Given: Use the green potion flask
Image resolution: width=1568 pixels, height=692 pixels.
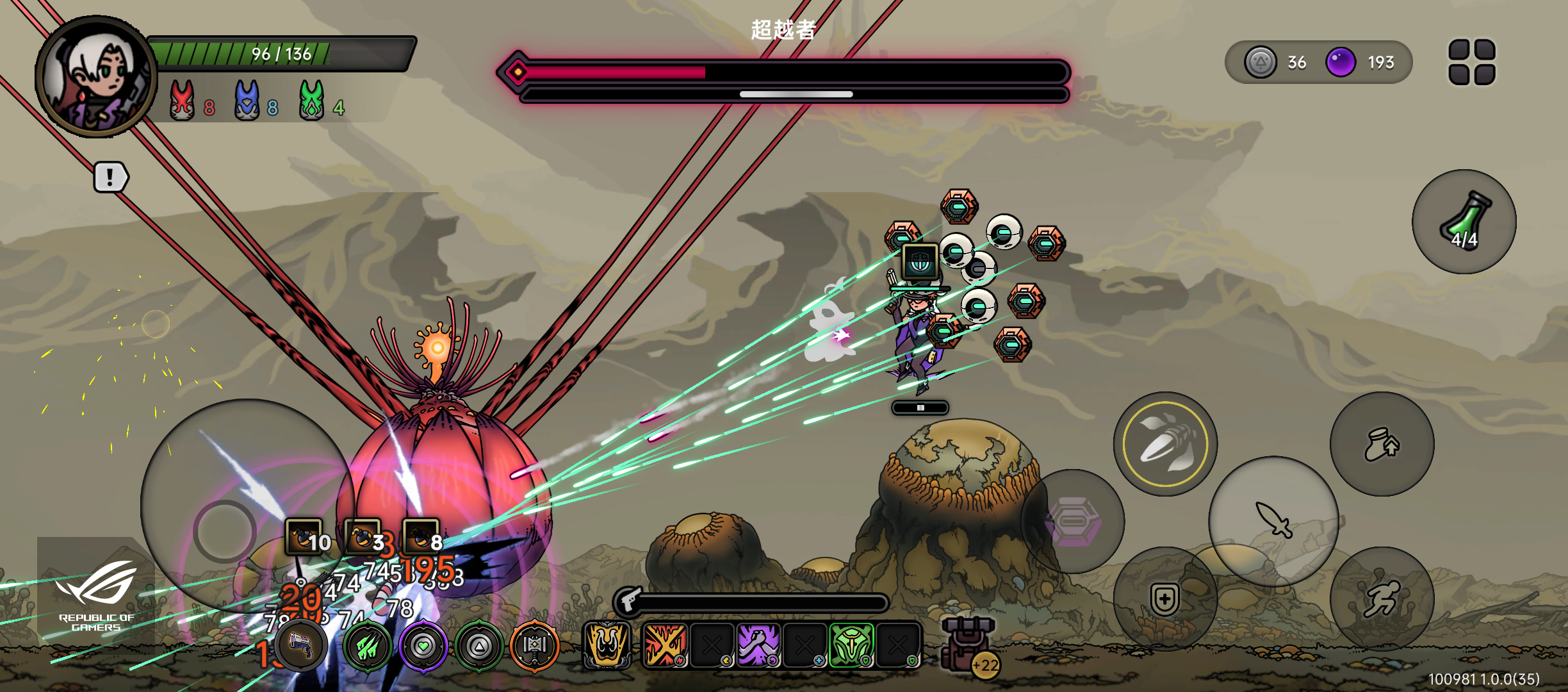Looking at the screenshot, I should point(1464,222).
